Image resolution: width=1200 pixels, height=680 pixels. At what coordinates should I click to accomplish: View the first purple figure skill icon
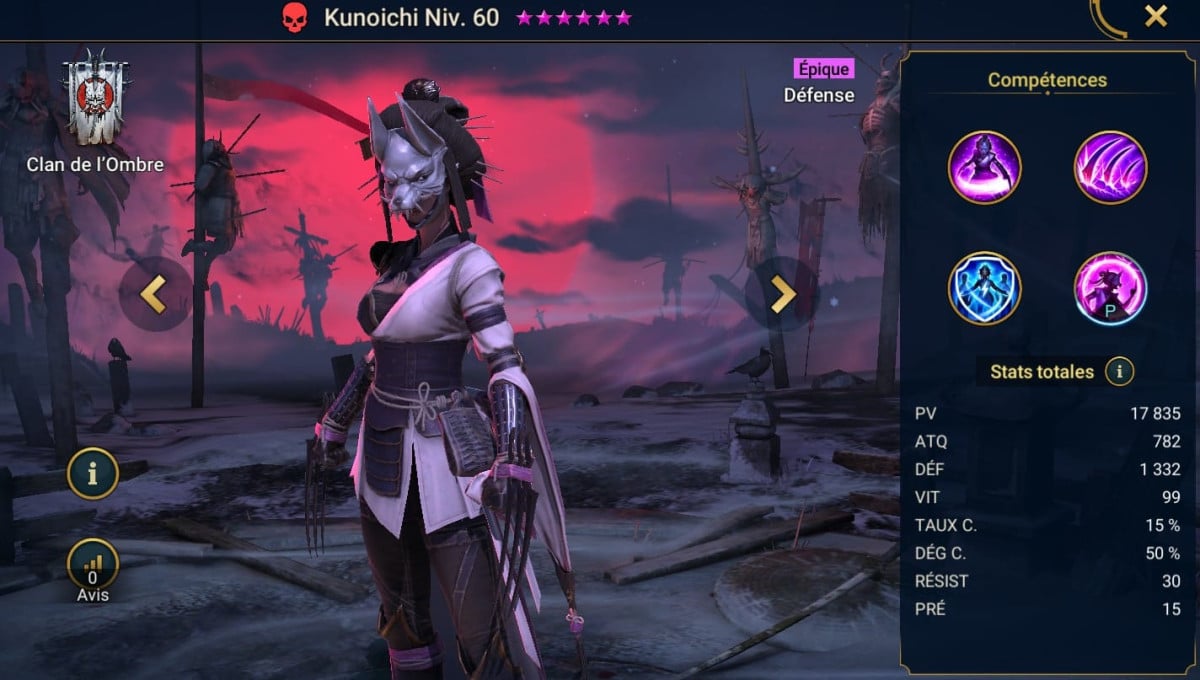point(984,168)
